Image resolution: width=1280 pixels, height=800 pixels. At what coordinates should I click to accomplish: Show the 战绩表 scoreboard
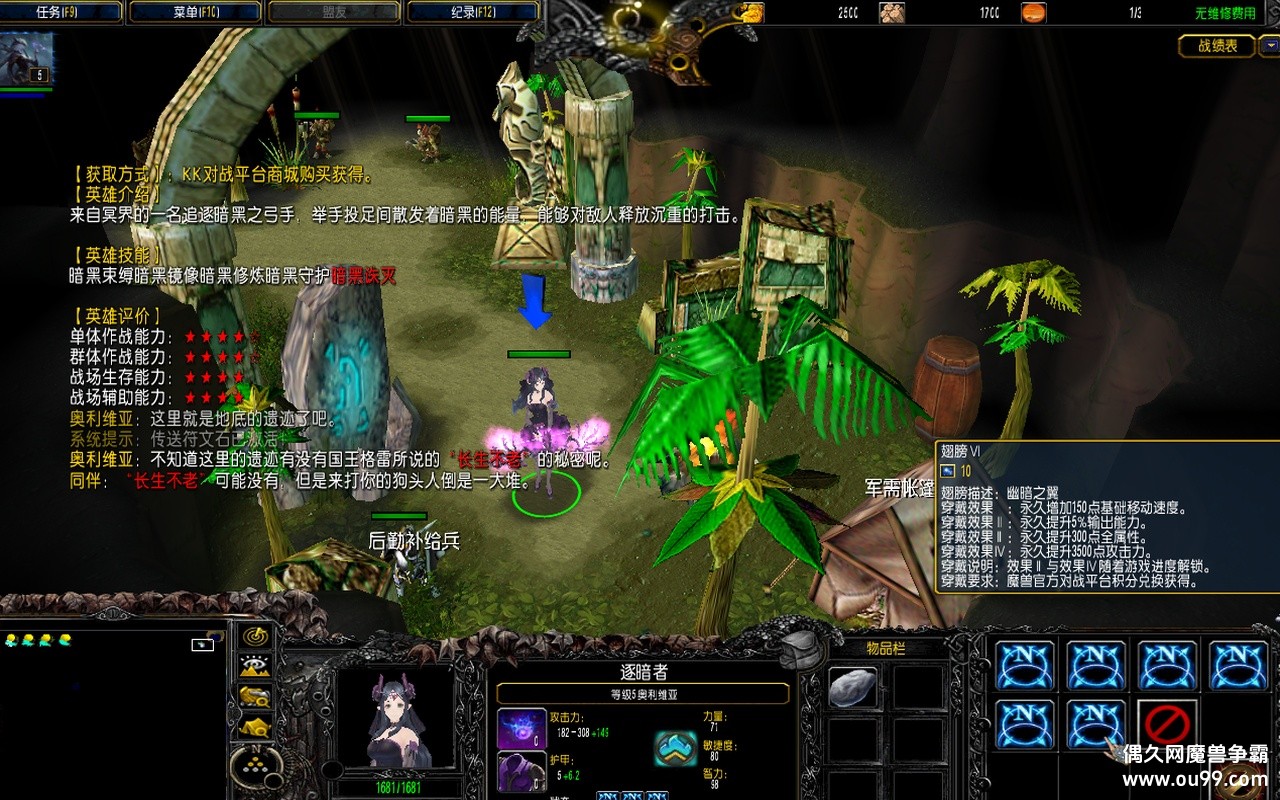tap(1217, 46)
